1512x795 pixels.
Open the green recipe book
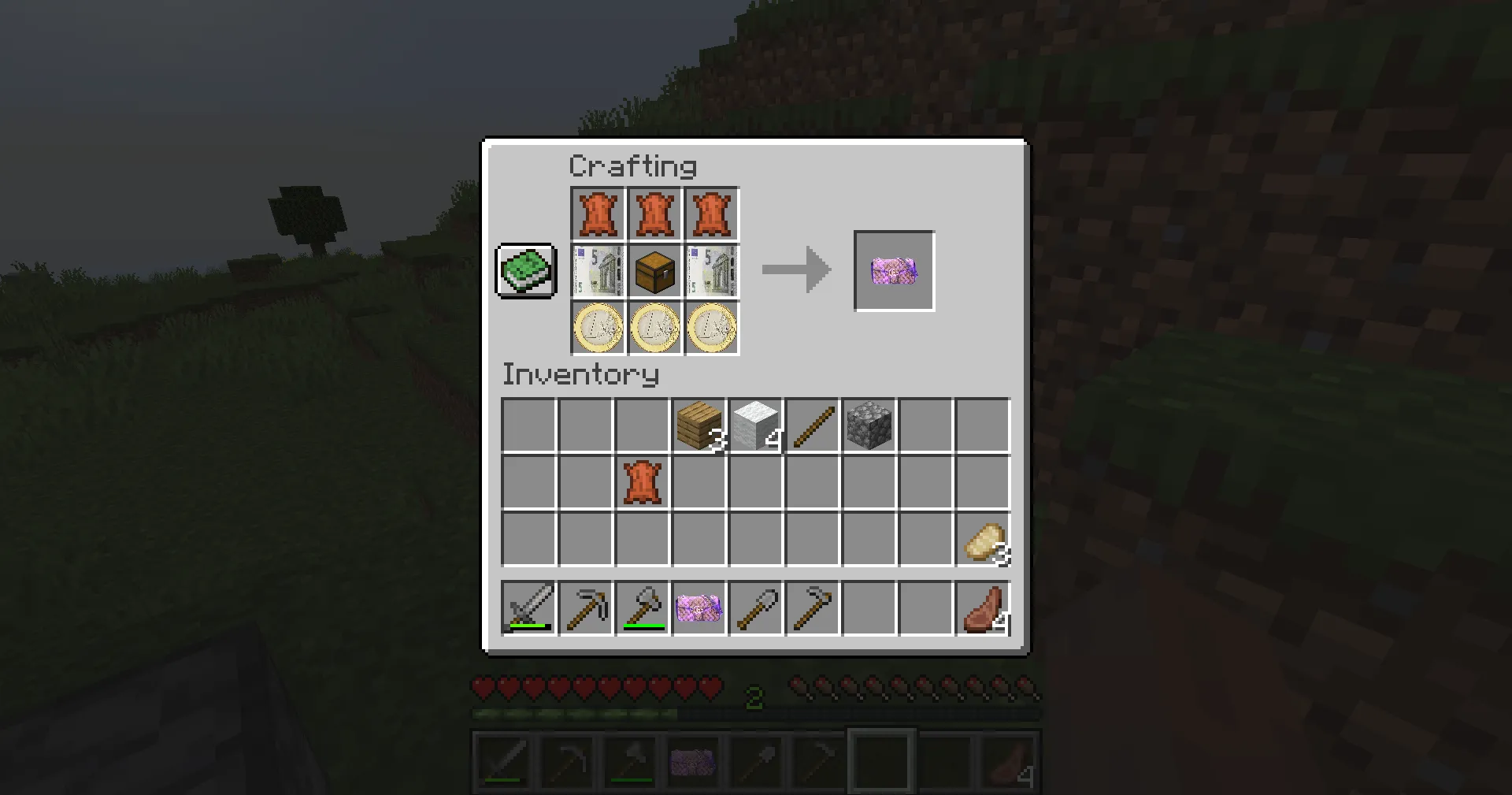click(x=524, y=272)
